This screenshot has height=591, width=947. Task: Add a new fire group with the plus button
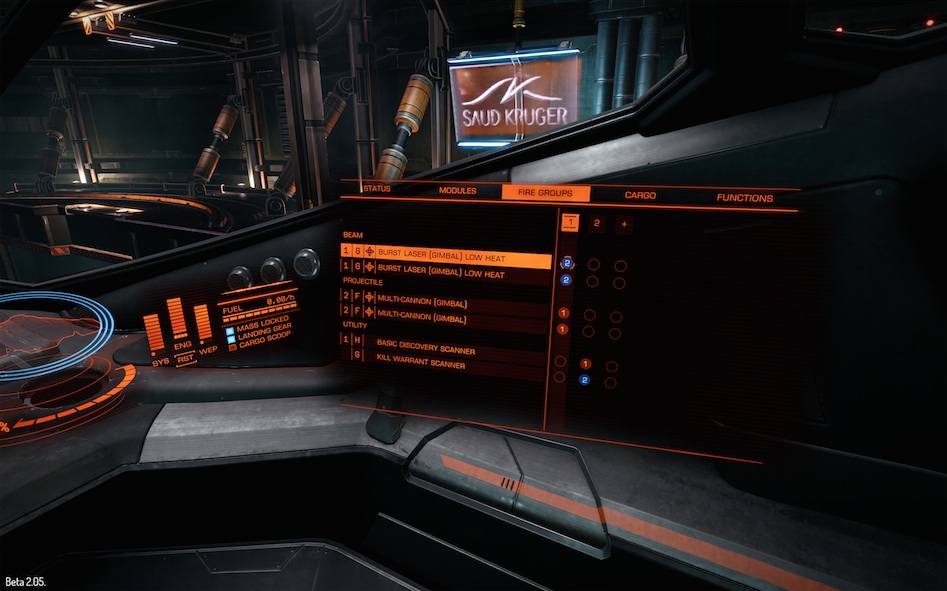(623, 224)
